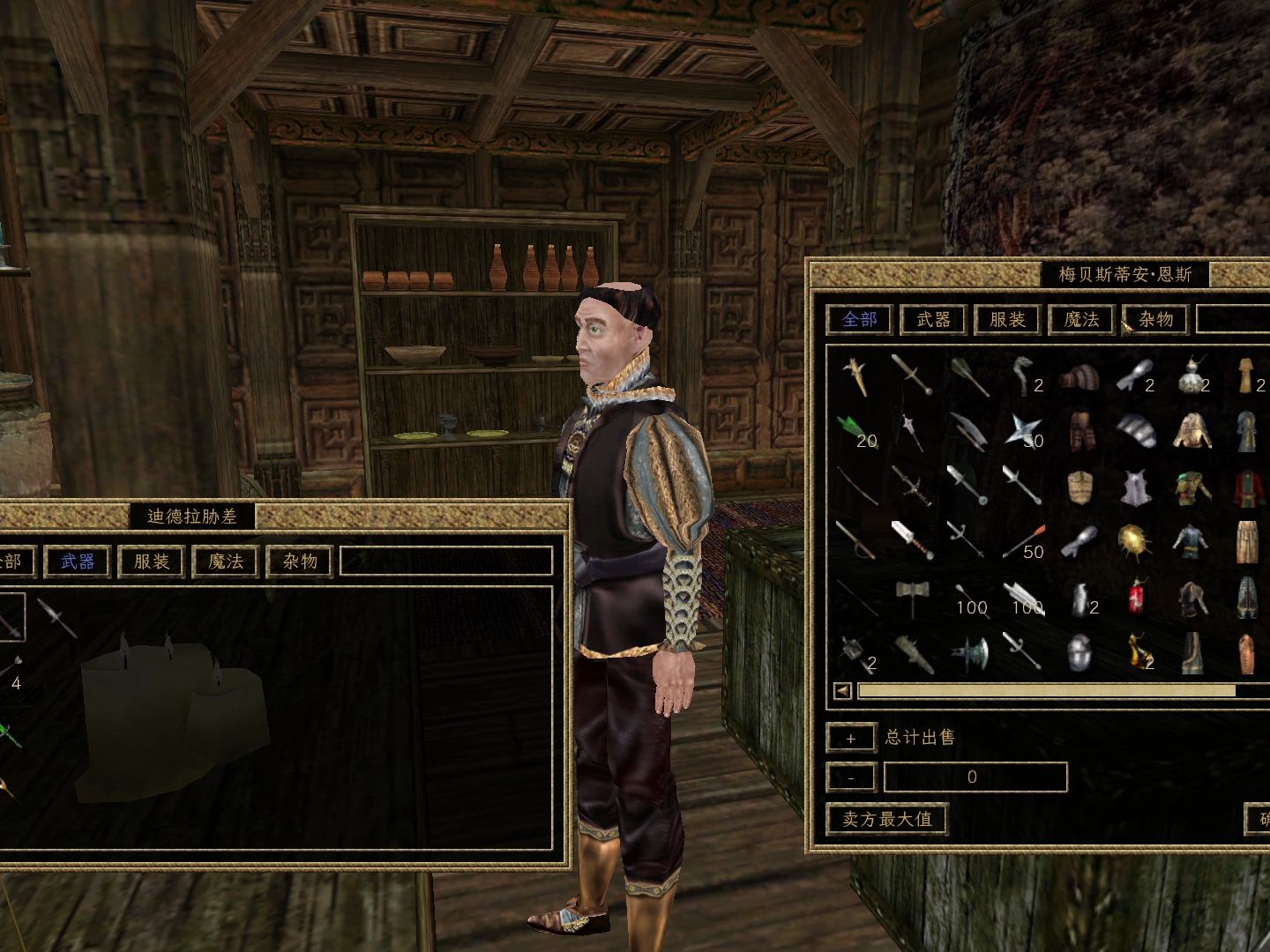The image size is (1270, 952).
Task: Click the 卖方最大值 button
Action: [x=886, y=819]
